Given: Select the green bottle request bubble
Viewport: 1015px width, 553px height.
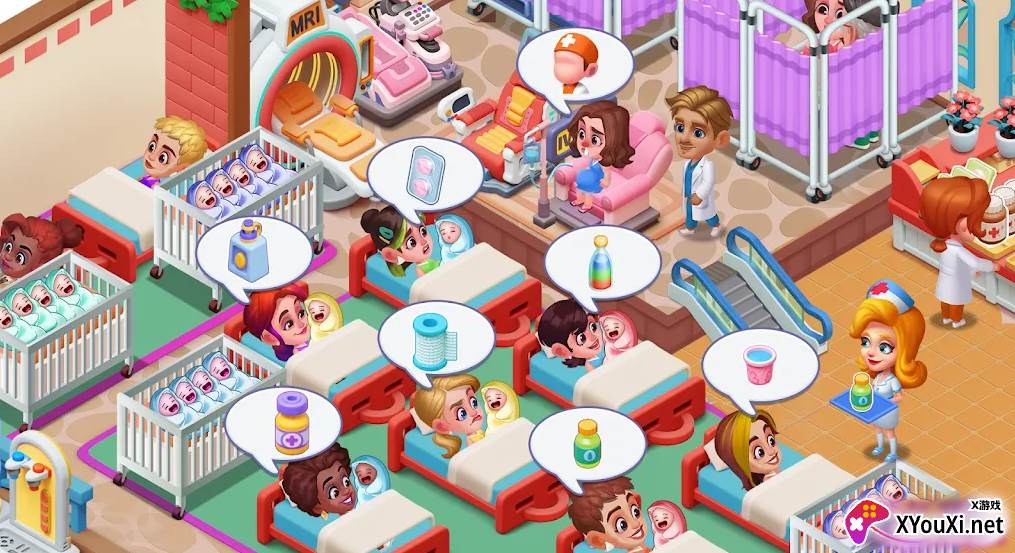Looking at the screenshot, I should coord(587,443).
